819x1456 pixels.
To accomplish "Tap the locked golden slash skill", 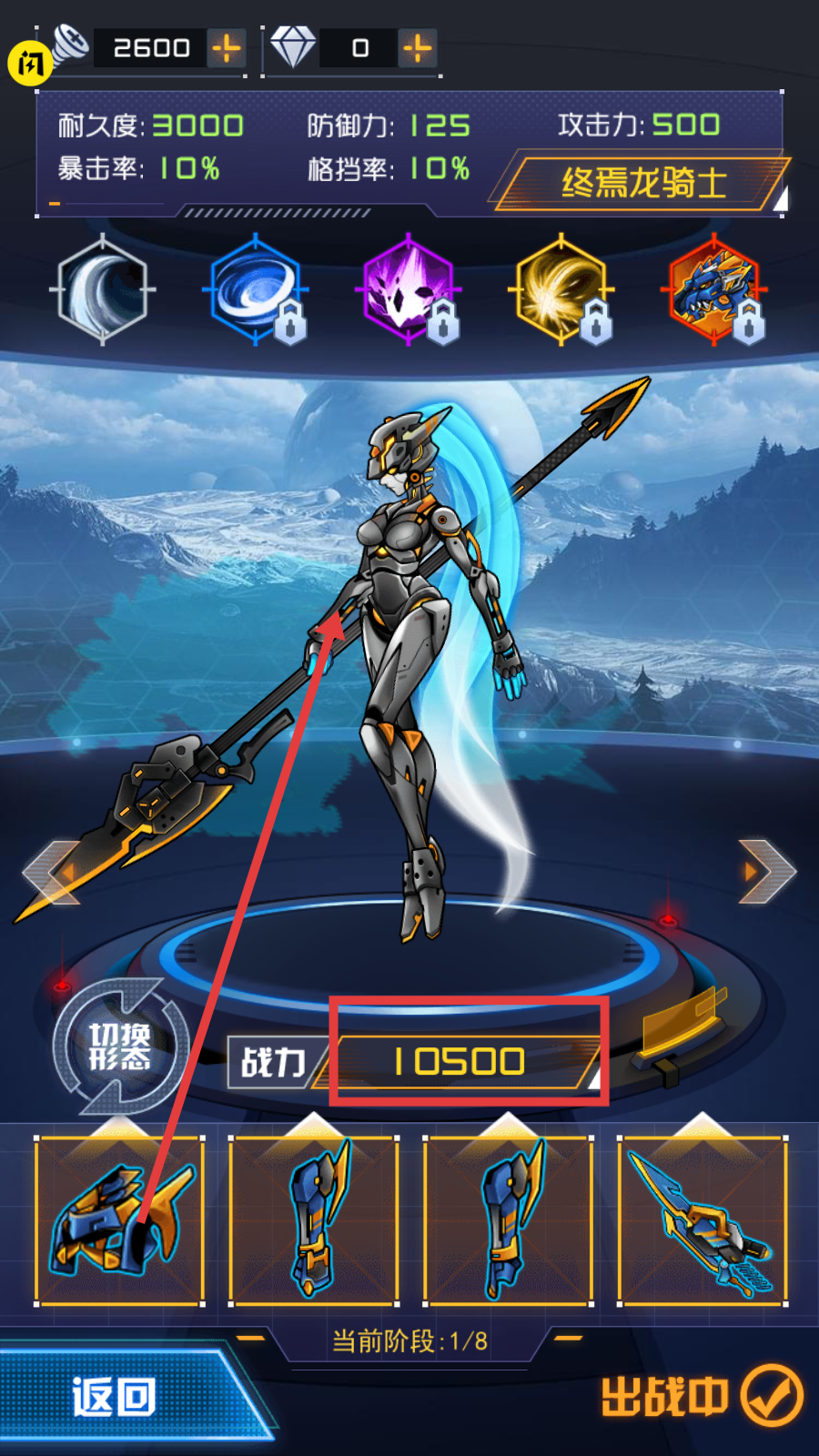I will 561,289.
